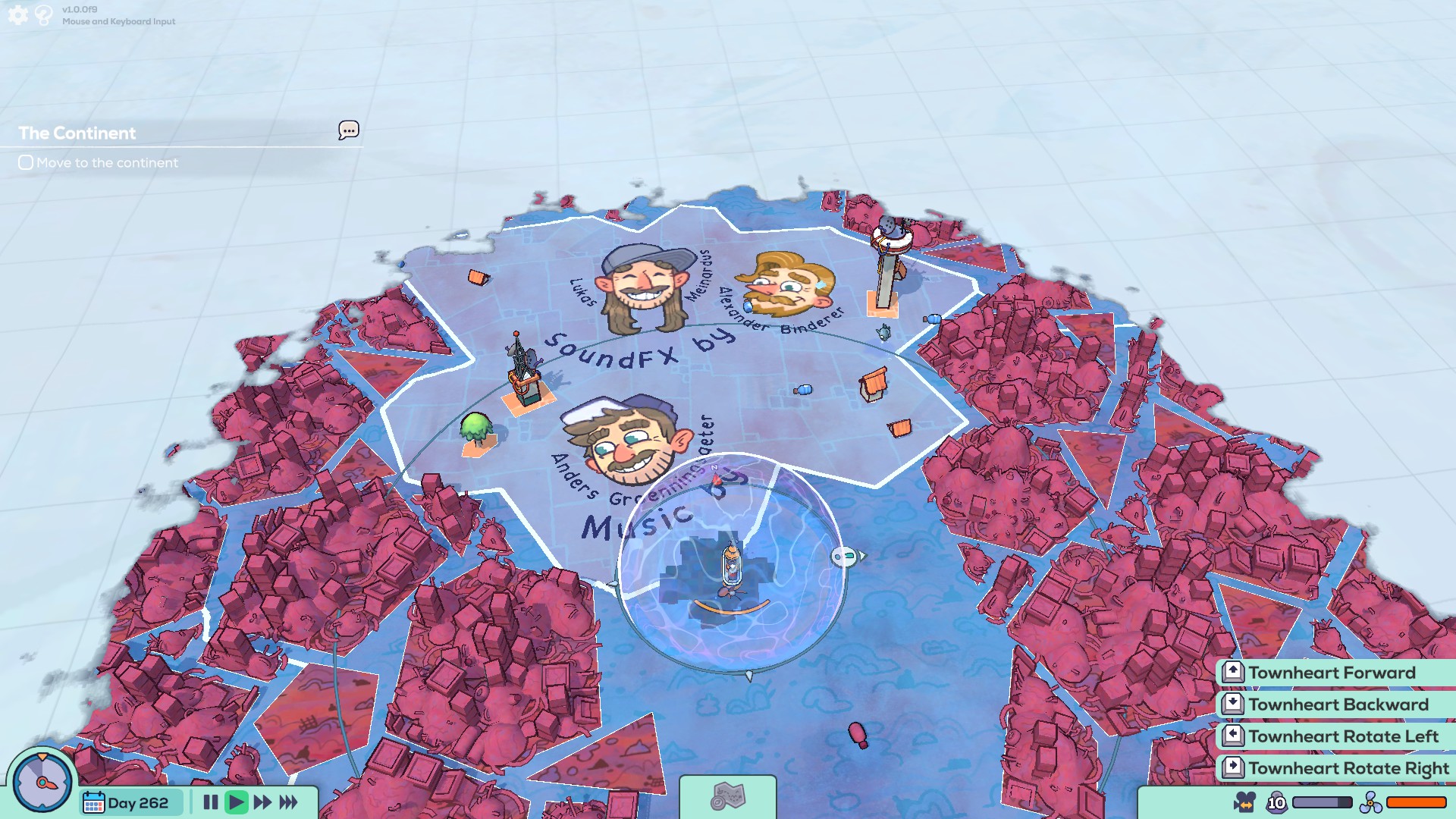
Task: Toggle the camera follow mode icon
Action: coord(1244,802)
